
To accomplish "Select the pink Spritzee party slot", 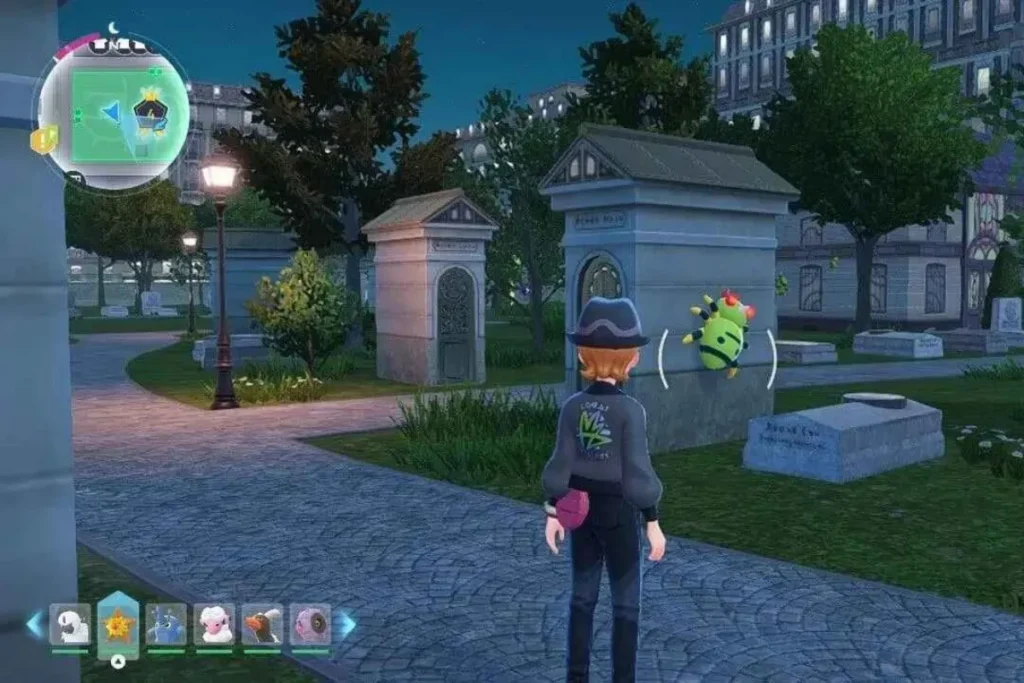I will pos(310,624).
